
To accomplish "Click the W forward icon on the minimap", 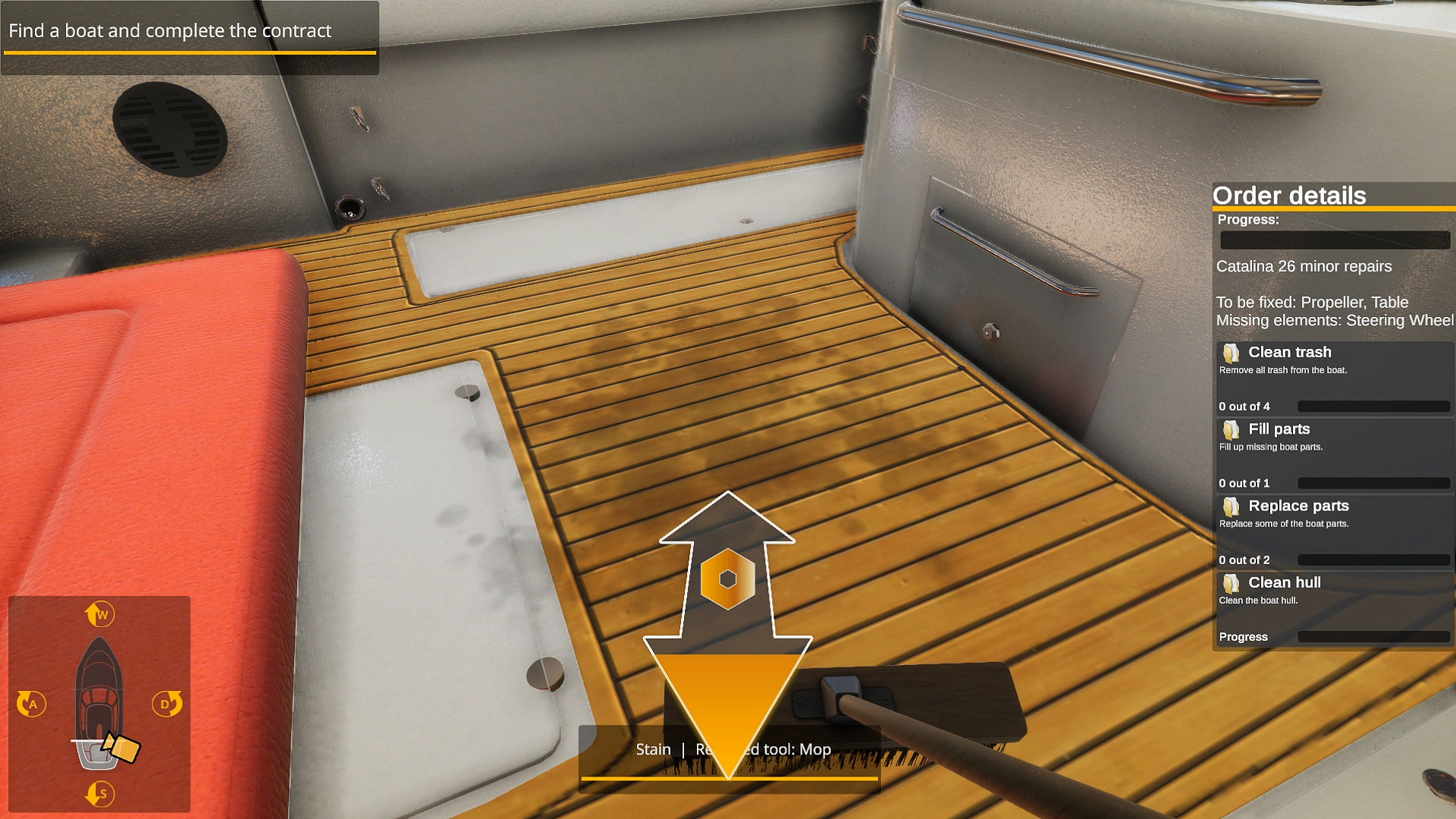I will pyautogui.click(x=99, y=614).
